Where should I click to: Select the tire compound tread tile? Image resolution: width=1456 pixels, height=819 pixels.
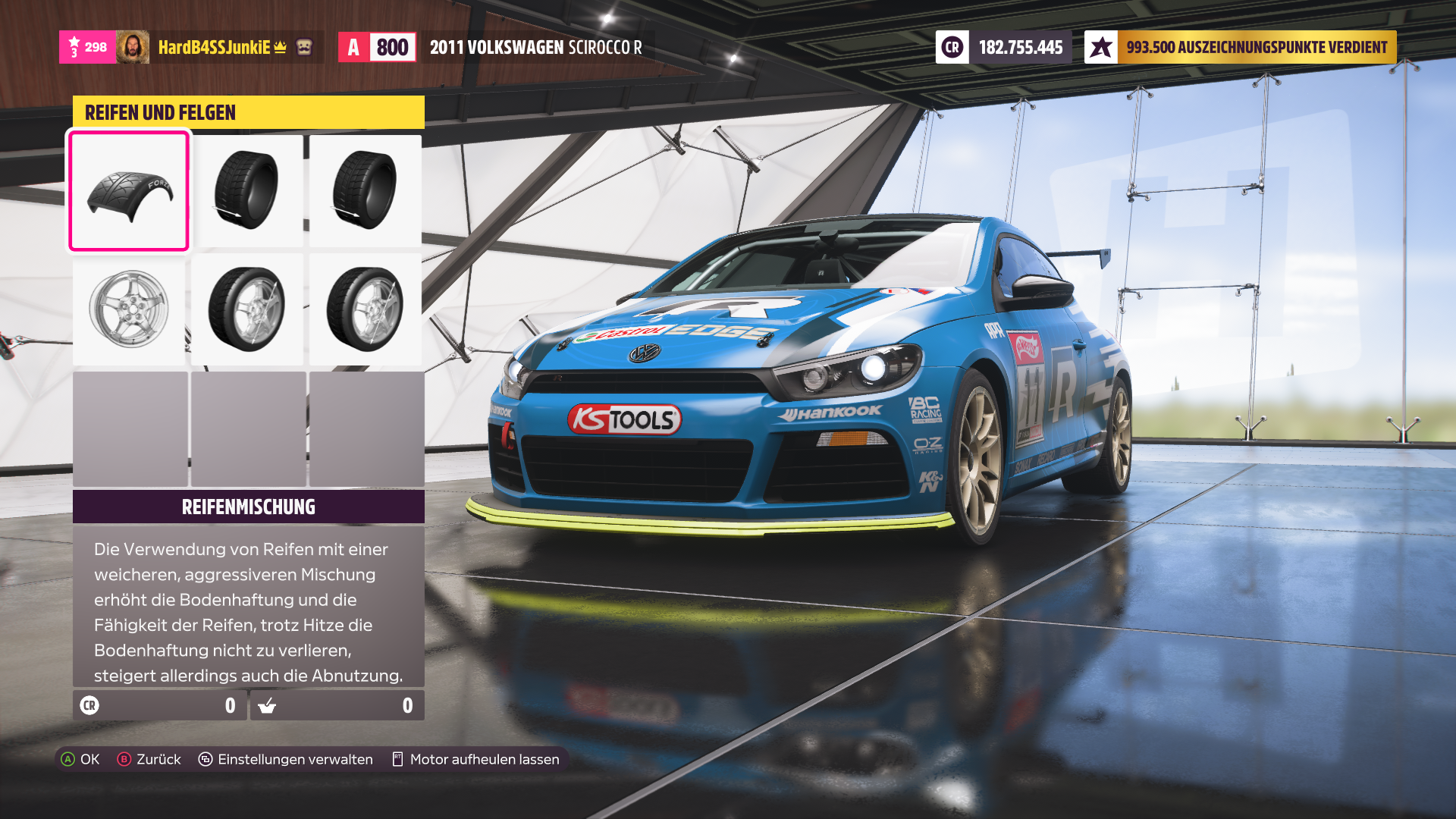(129, 191)
